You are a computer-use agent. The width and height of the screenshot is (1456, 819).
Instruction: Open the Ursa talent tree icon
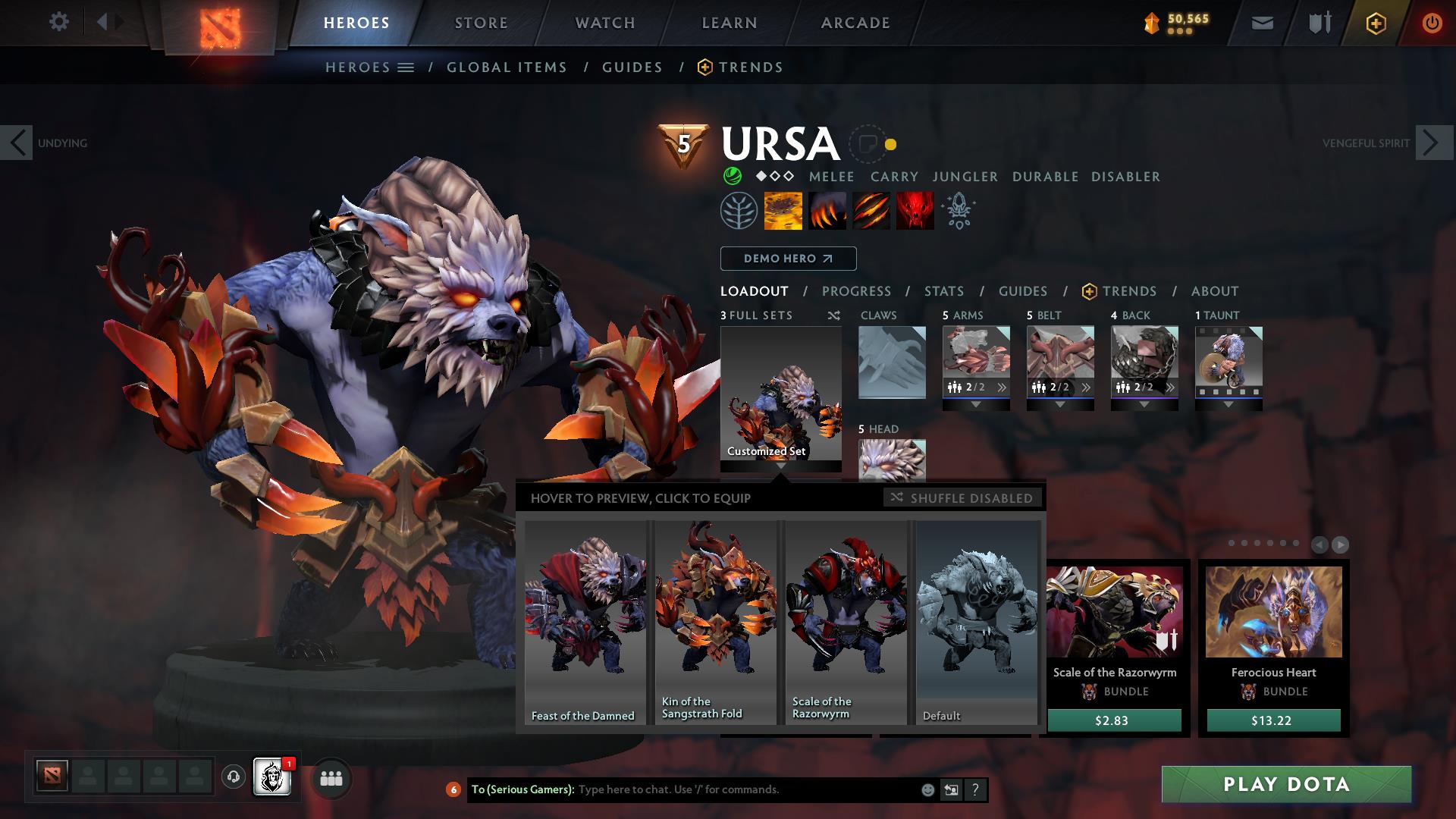tap(737, 212)
